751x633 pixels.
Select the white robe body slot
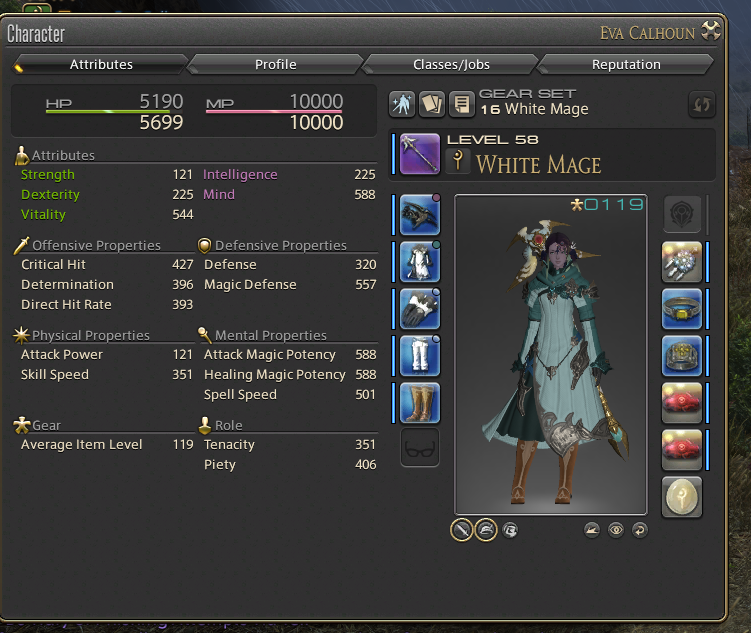tap(419, 262)
